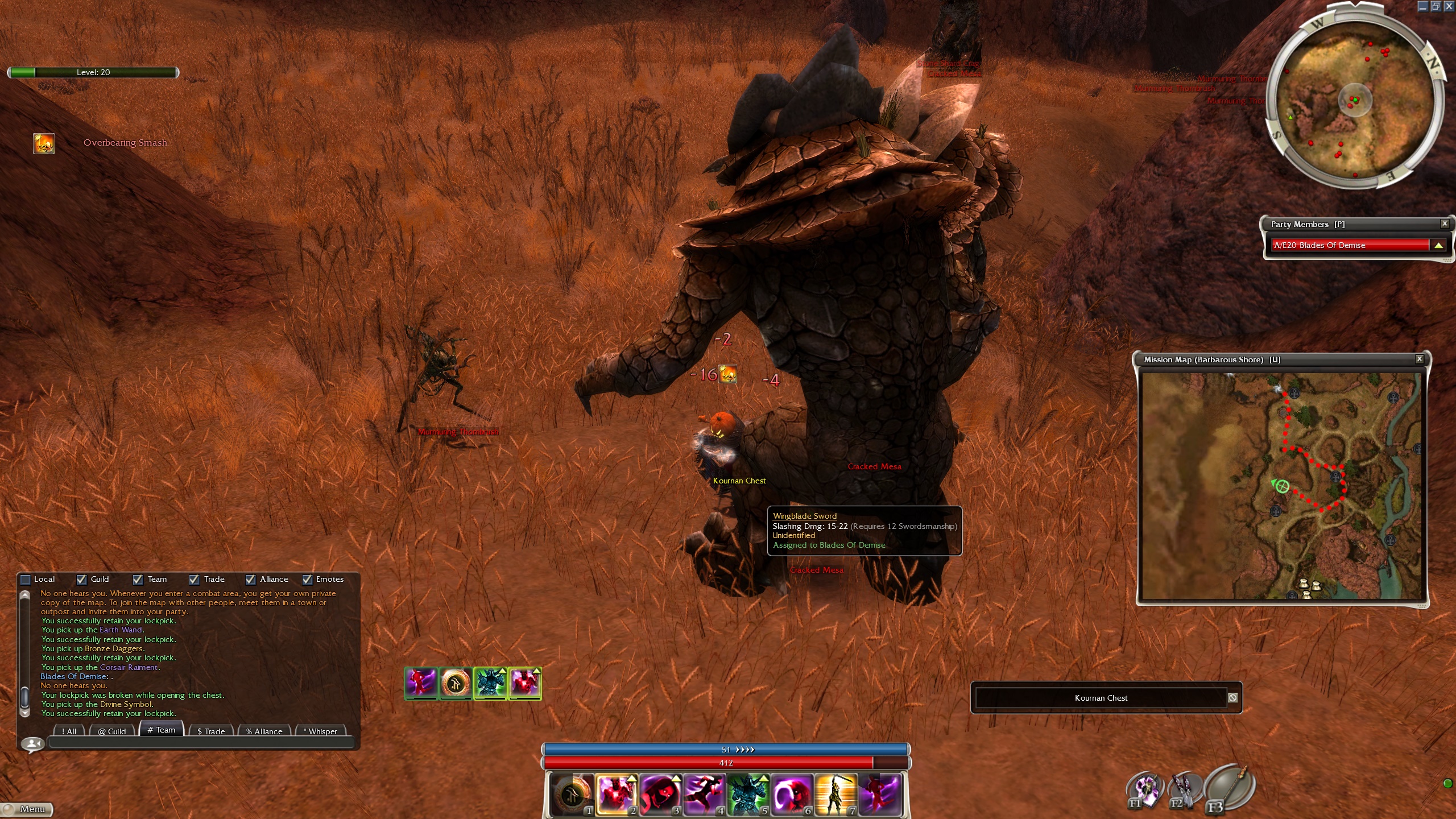The image size is (1456, 819).
Task: Switch chat to the All tab
Action: [x=69, y=731]
